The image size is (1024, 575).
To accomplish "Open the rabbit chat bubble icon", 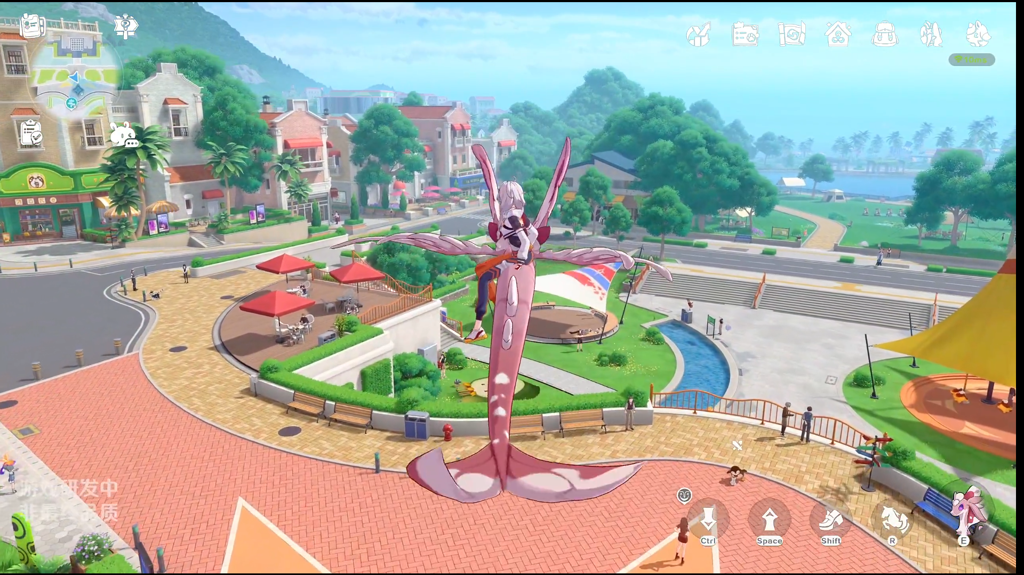I will [124, 136].
